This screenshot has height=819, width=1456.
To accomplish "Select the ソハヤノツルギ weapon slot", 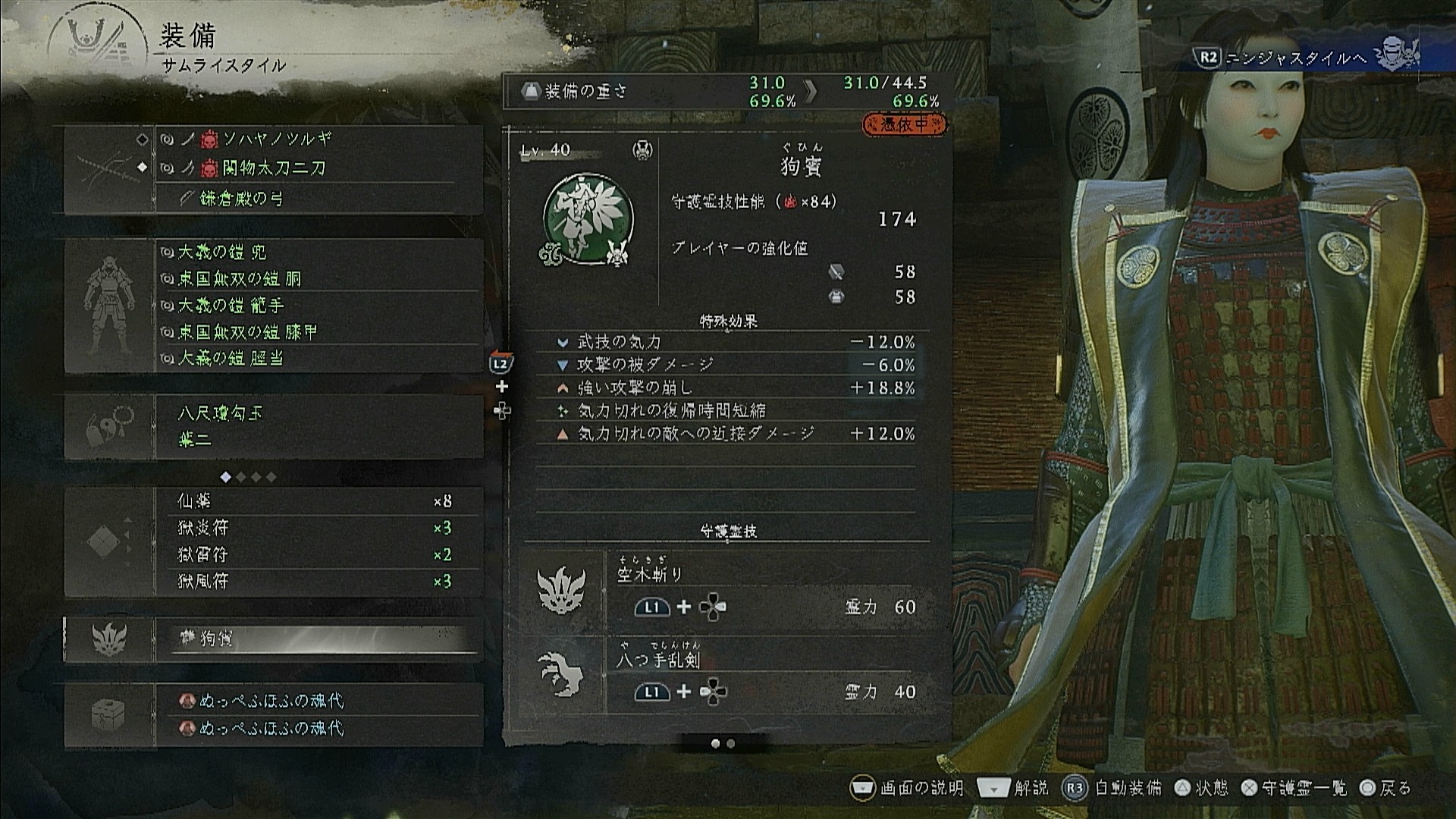I will coord(277,140).
